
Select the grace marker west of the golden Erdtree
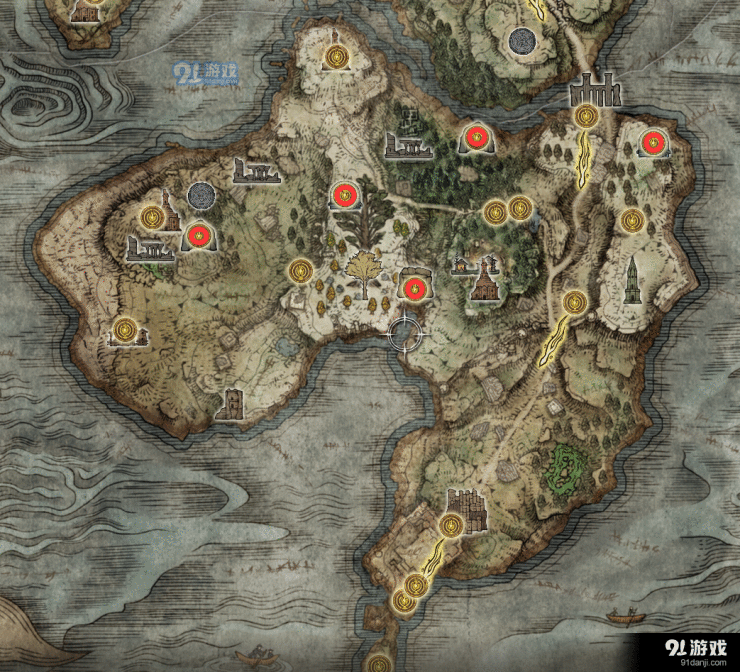click(x=301, y=270)
